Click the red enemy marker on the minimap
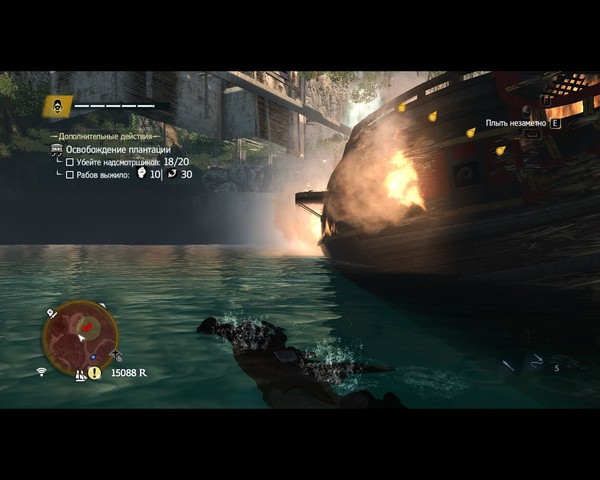The width and height of the screenshot is (600, 480). [x=87, y=327]
